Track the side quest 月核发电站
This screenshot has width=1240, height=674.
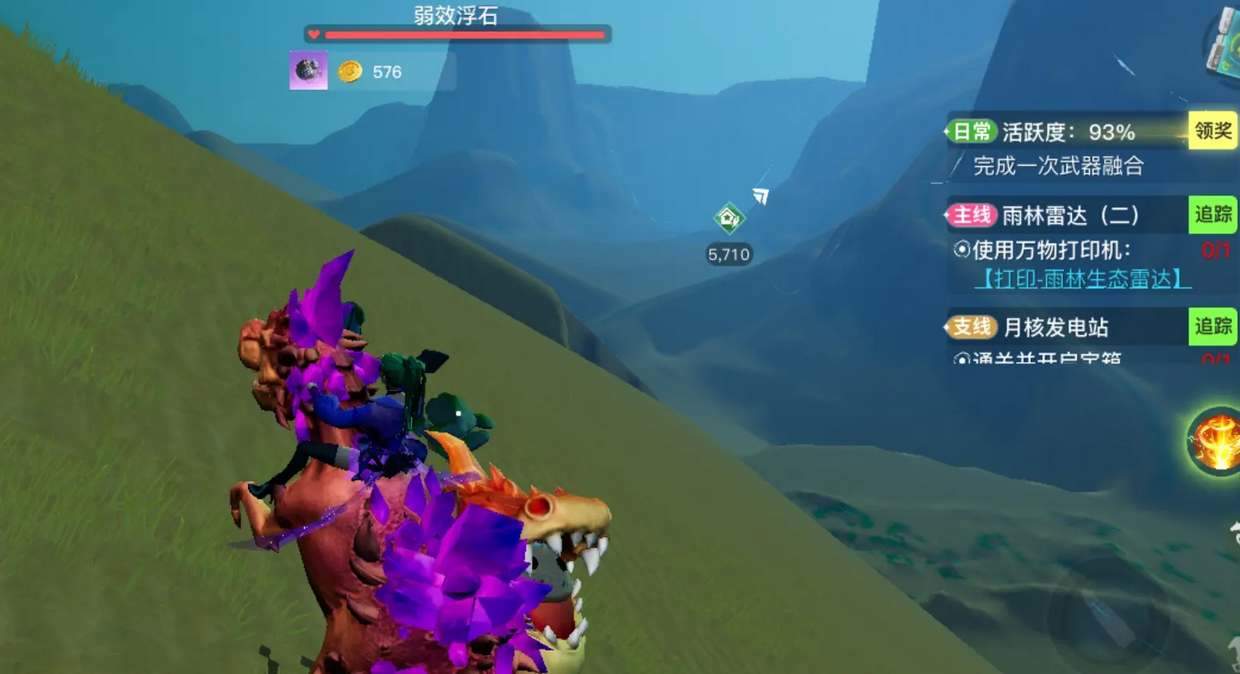click(1212, 326)
